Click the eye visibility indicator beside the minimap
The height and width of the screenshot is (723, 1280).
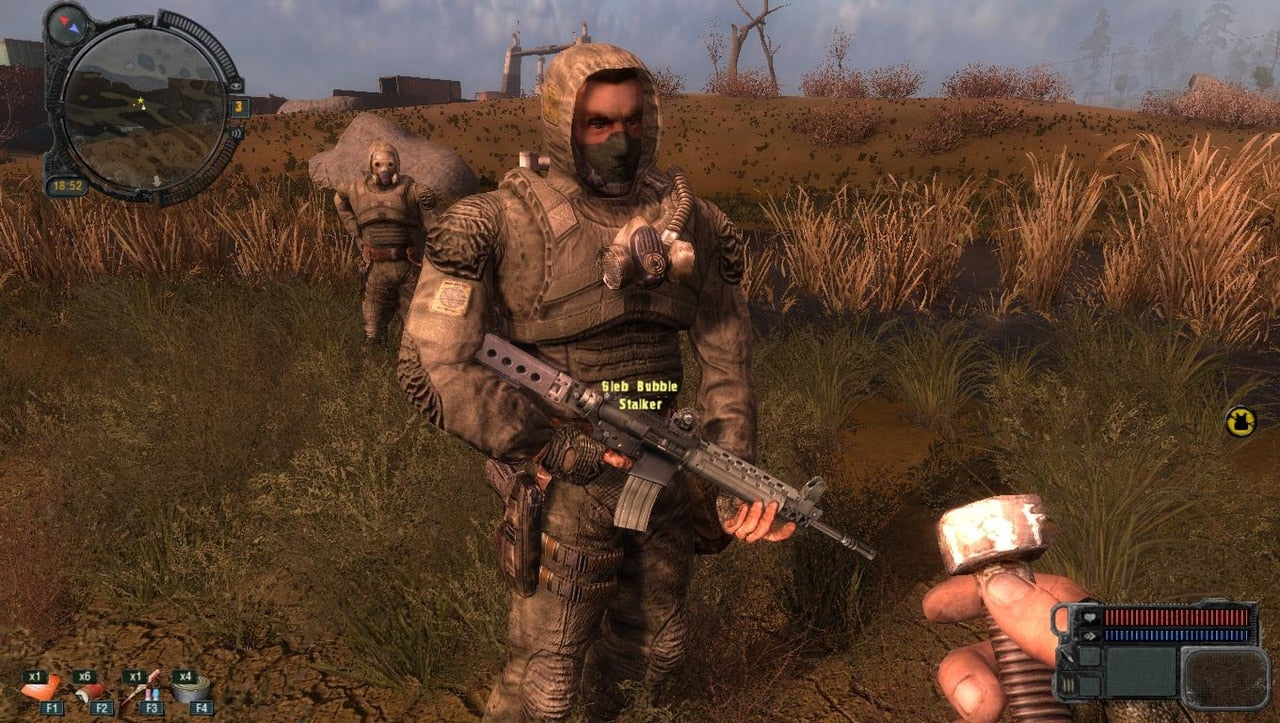[x=236, y=87]
